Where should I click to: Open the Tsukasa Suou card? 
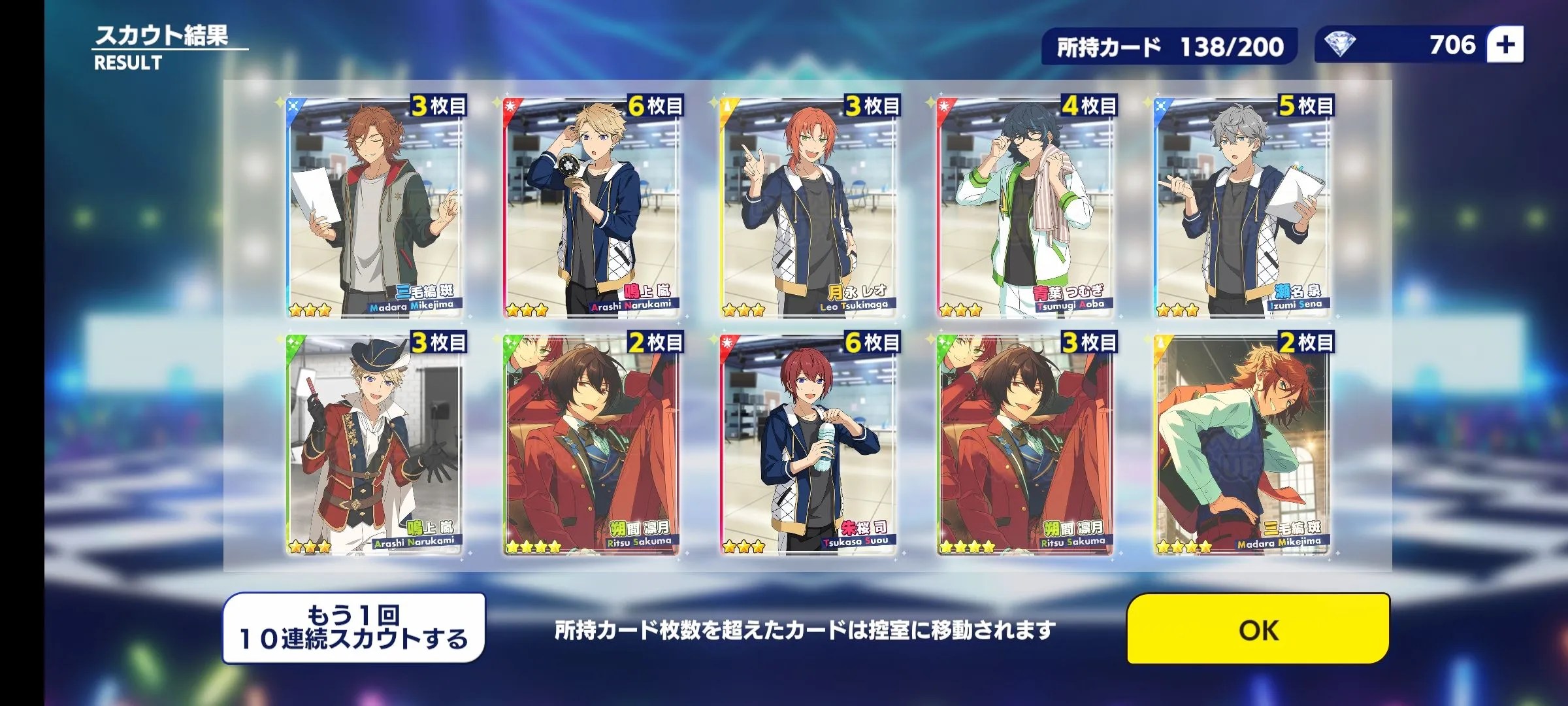809,445
